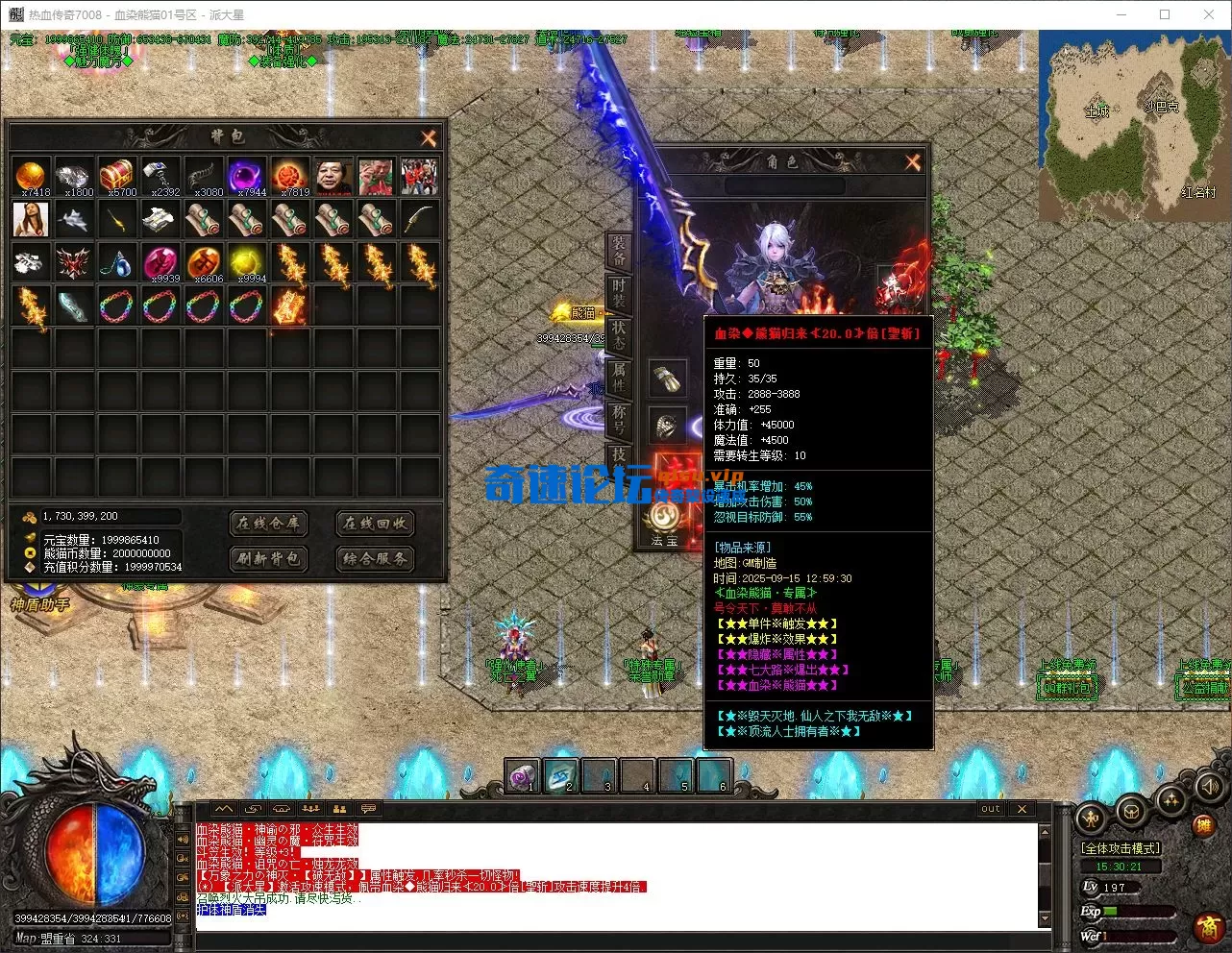
Task: Select the blue water-drop pendant item
Action: pyautogui.click(x=118, y=262)
